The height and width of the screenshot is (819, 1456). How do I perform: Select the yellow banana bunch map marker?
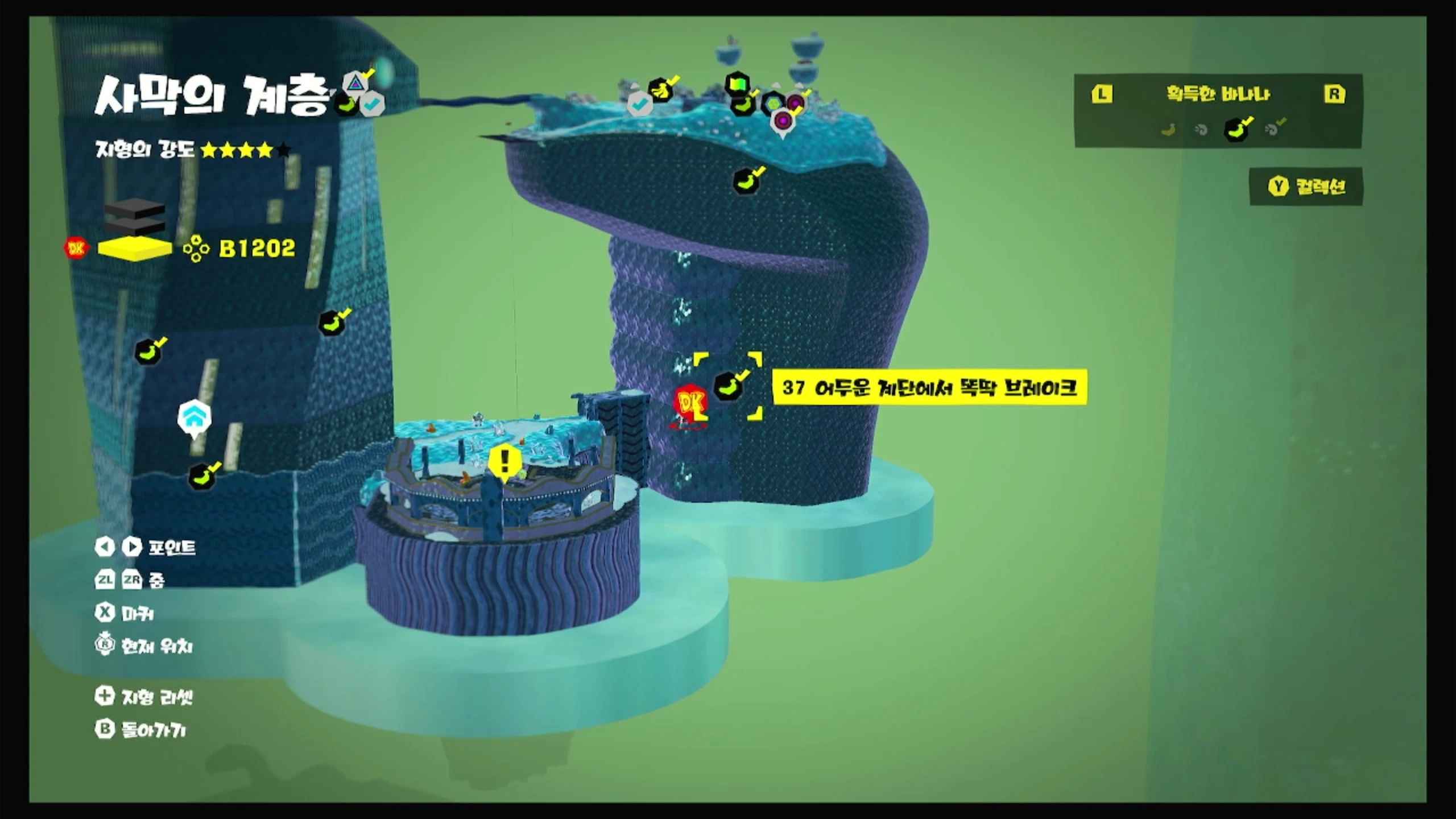coord(661,90)
